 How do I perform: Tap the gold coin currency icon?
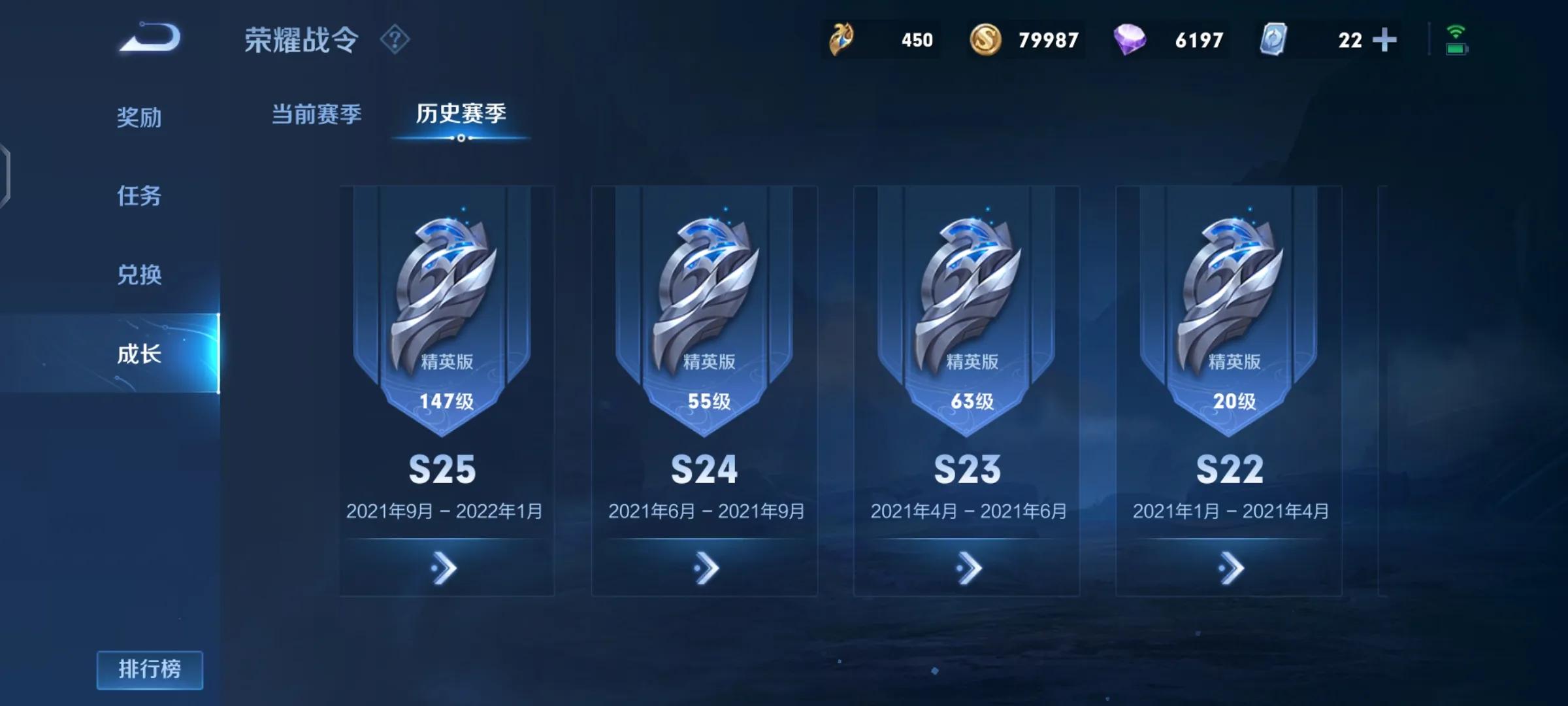pyautogui.click(x=985, y=40)
